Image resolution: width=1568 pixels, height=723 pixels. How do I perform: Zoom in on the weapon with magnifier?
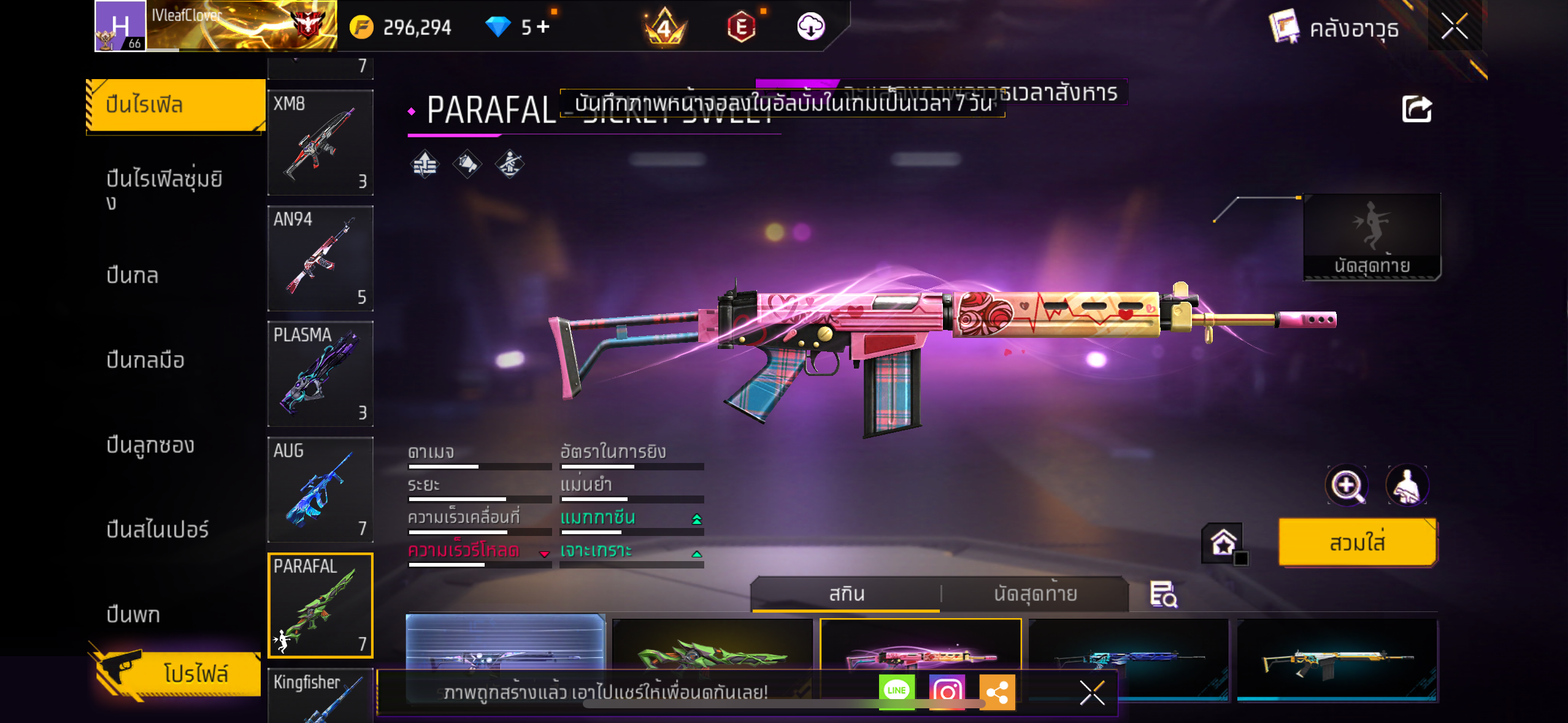click(x=1346, y=486)
